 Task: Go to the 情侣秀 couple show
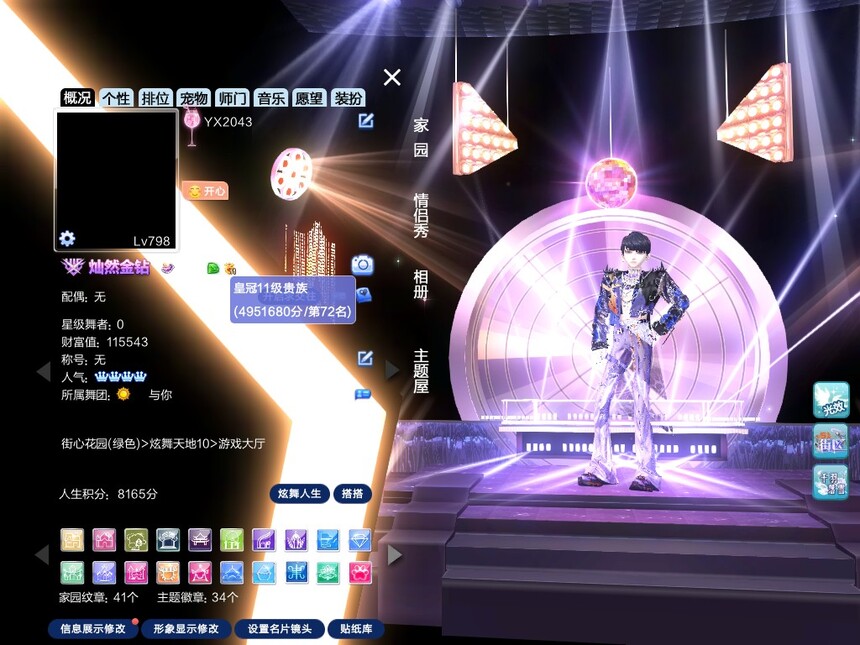click(421, 214)
